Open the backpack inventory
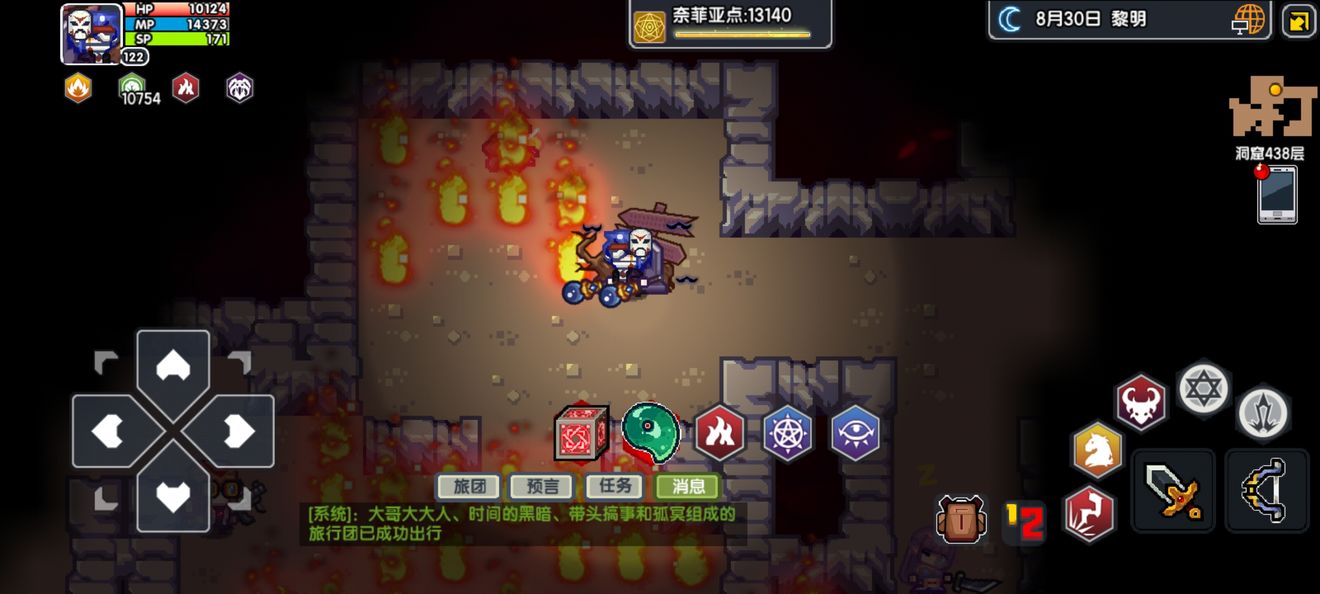Viewport: 1320px width, 594px height. [962, 520]
